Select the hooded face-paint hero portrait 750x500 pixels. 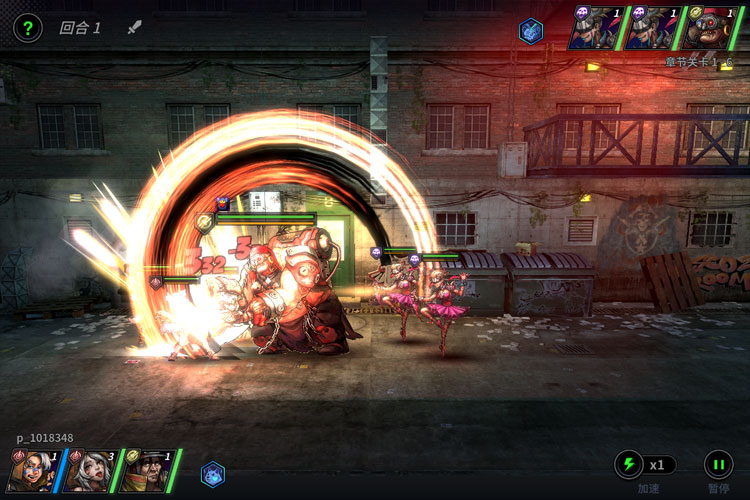point(32,470)
